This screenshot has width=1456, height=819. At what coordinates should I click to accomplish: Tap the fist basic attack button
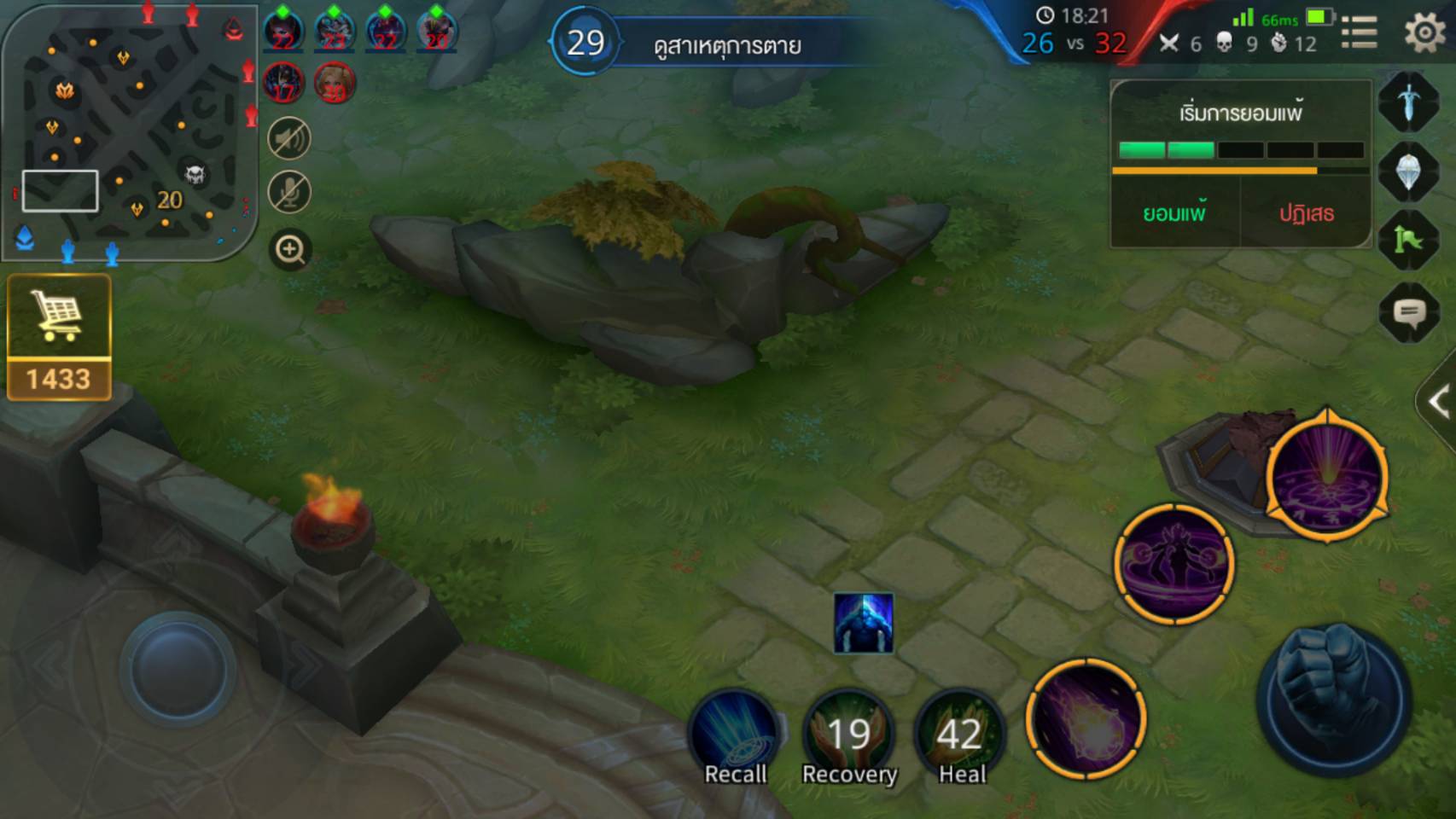pyautogui.click(x=1334, y=700)
